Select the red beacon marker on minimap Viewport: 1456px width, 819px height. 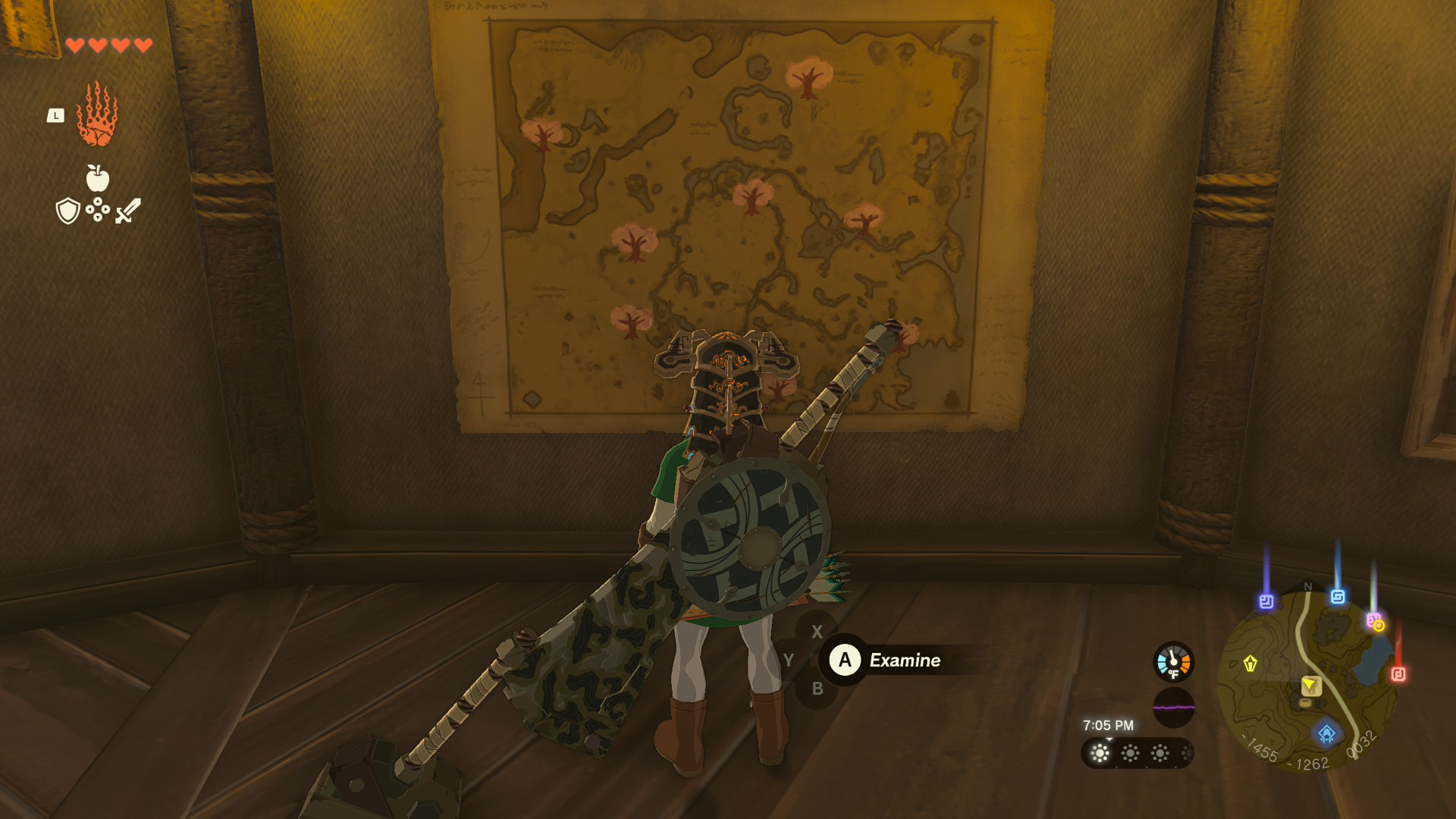pos(1398,674)
